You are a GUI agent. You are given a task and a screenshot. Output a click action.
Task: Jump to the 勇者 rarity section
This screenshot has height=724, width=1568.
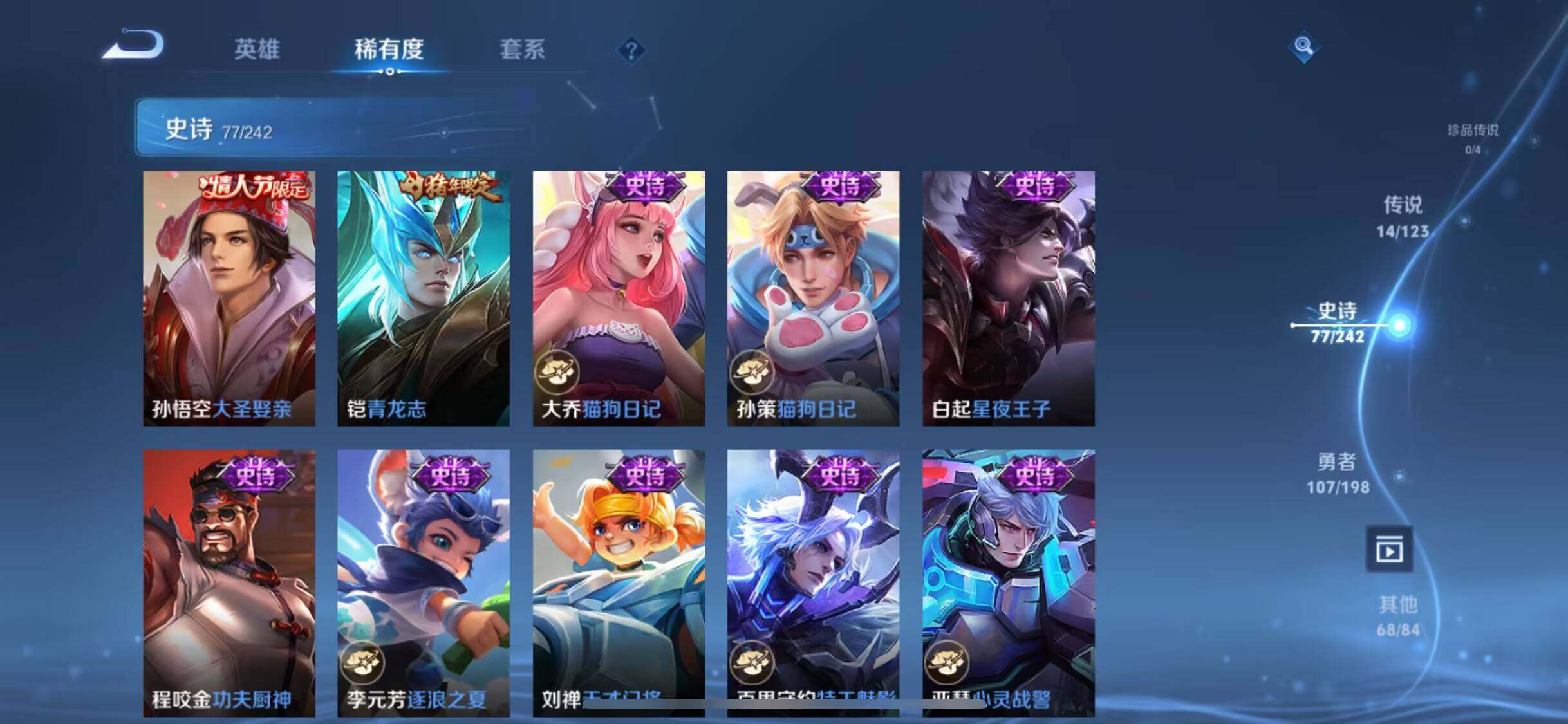[1338, 473]
